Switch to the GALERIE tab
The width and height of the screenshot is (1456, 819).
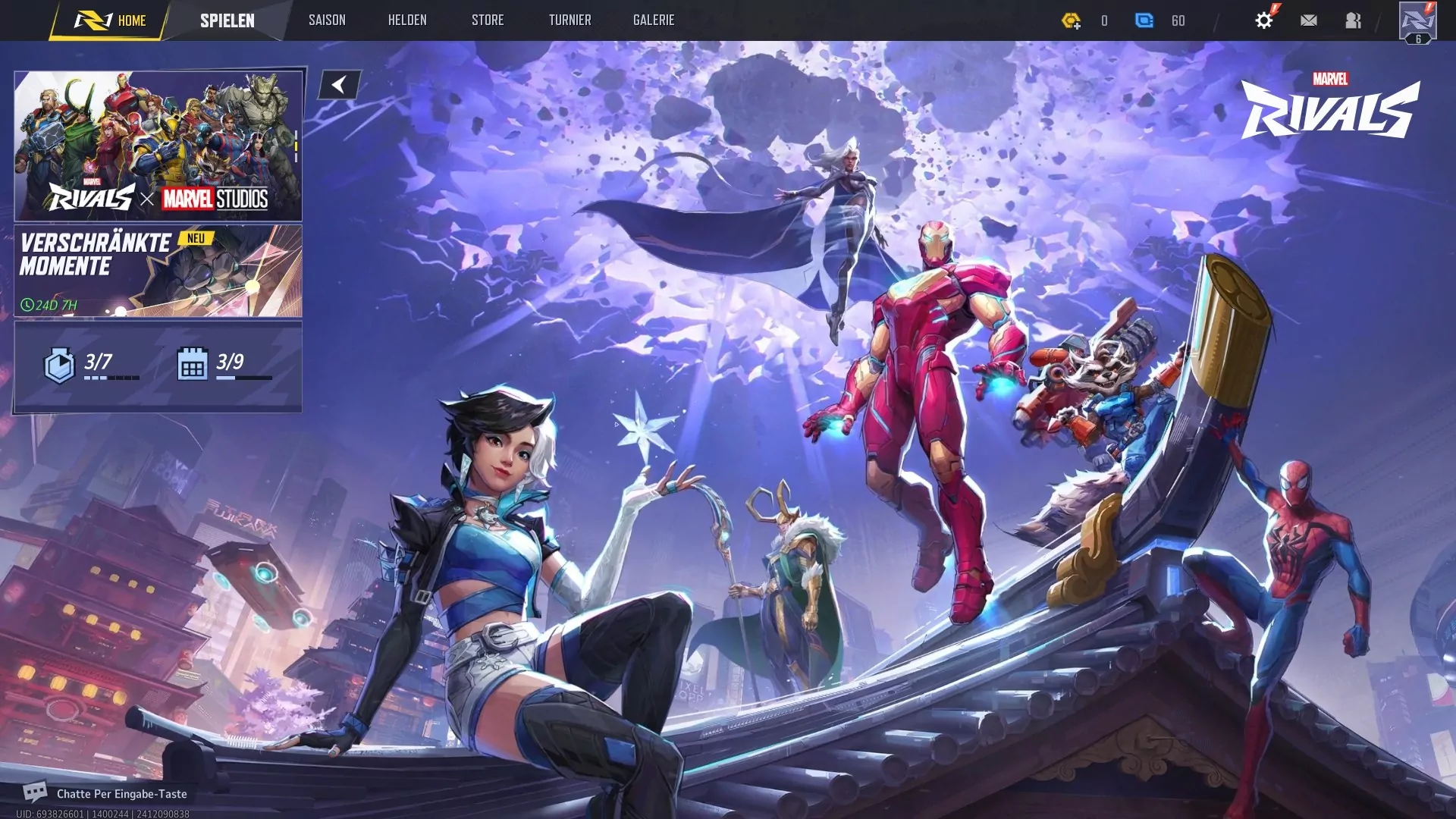(x=654, y=20)
